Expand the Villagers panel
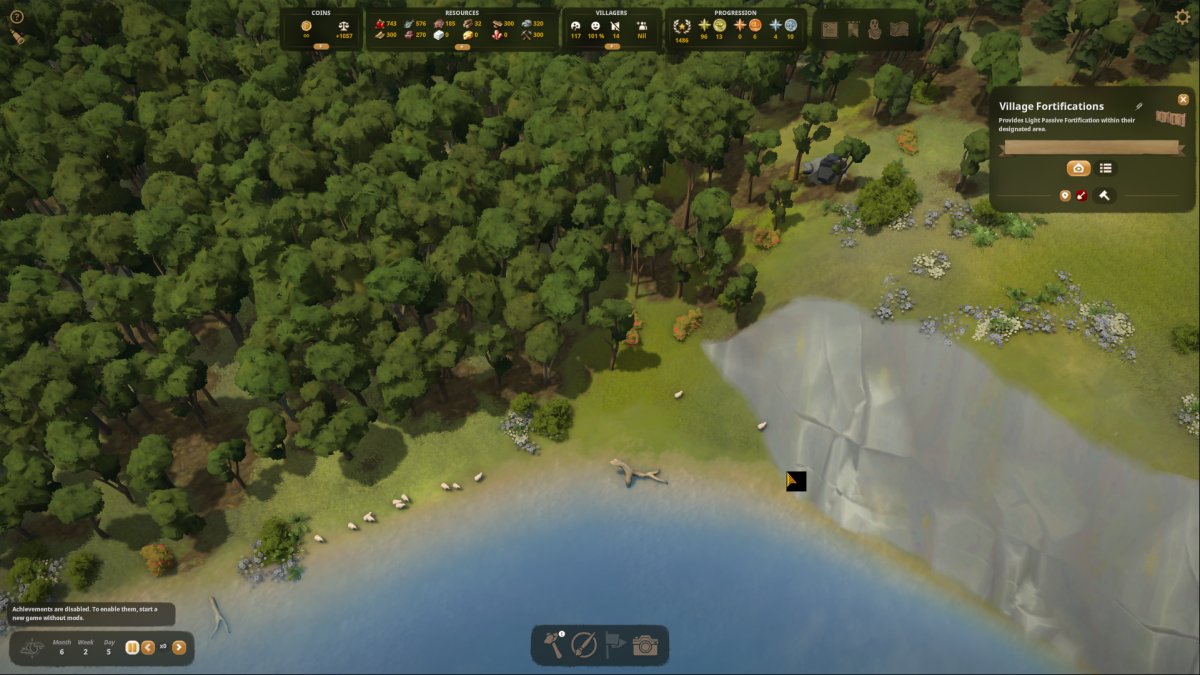Image resolution: width=1200 pixels, height=675 pixels. click(x=607, y=46)
